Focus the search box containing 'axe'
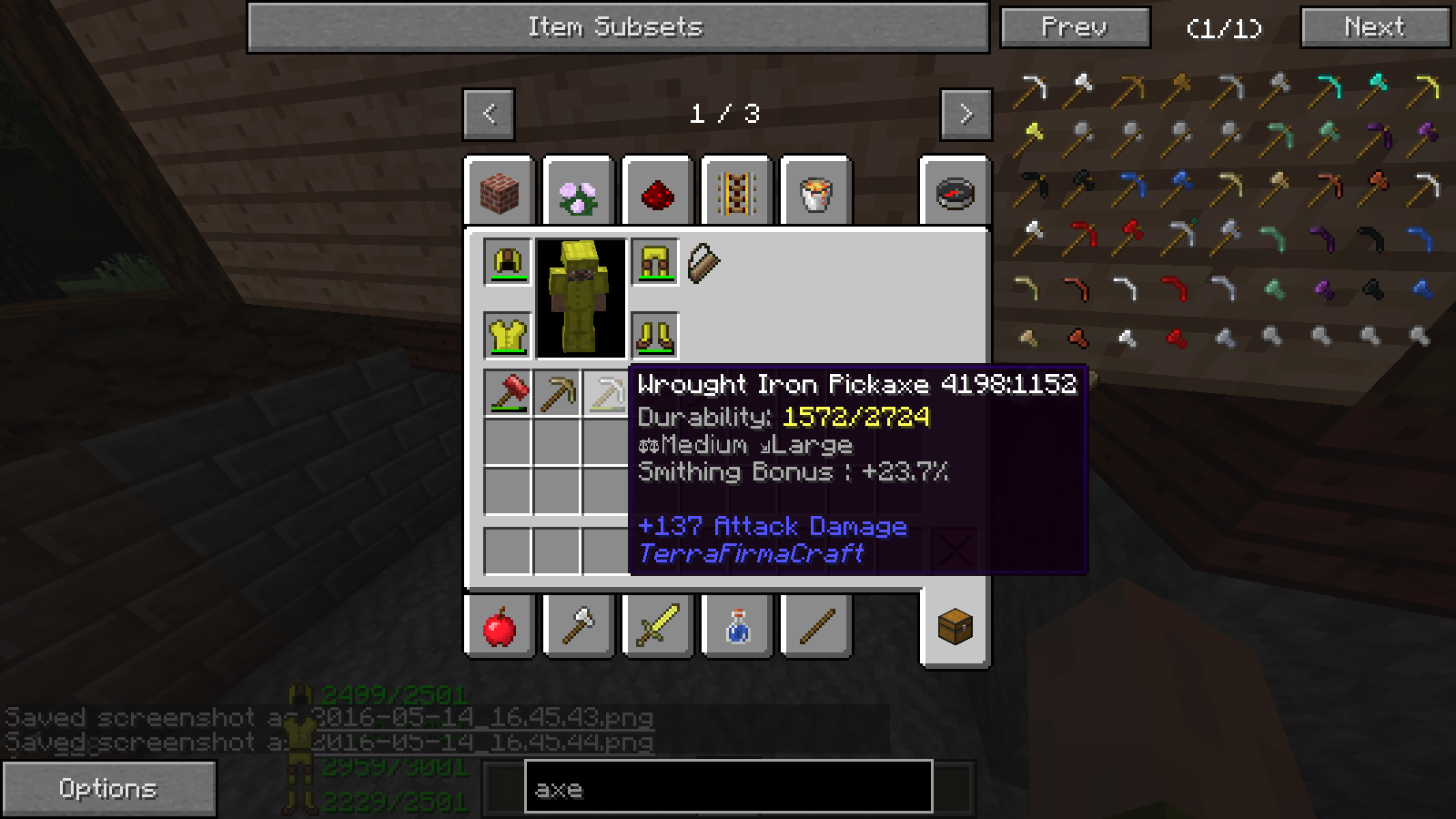Viewport: 1456px width, 819px height. (728, 788)
